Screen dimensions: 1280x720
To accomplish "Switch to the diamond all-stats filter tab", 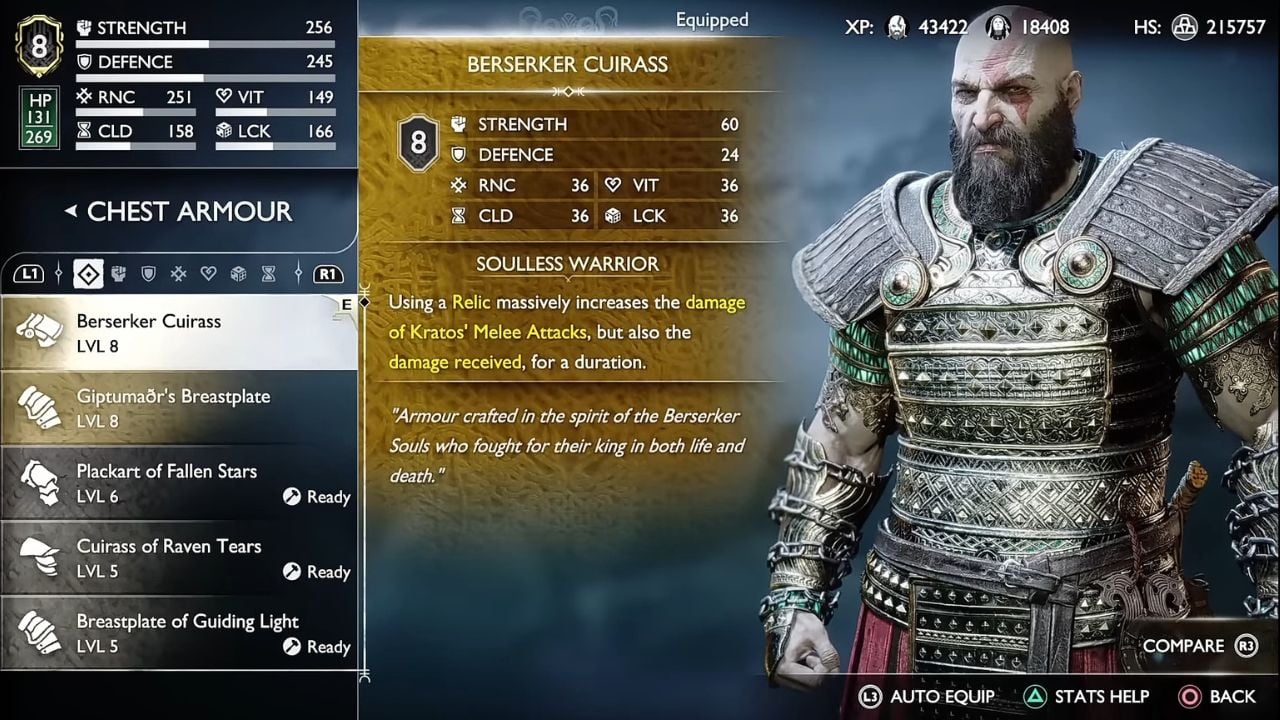I will [88, 273].
